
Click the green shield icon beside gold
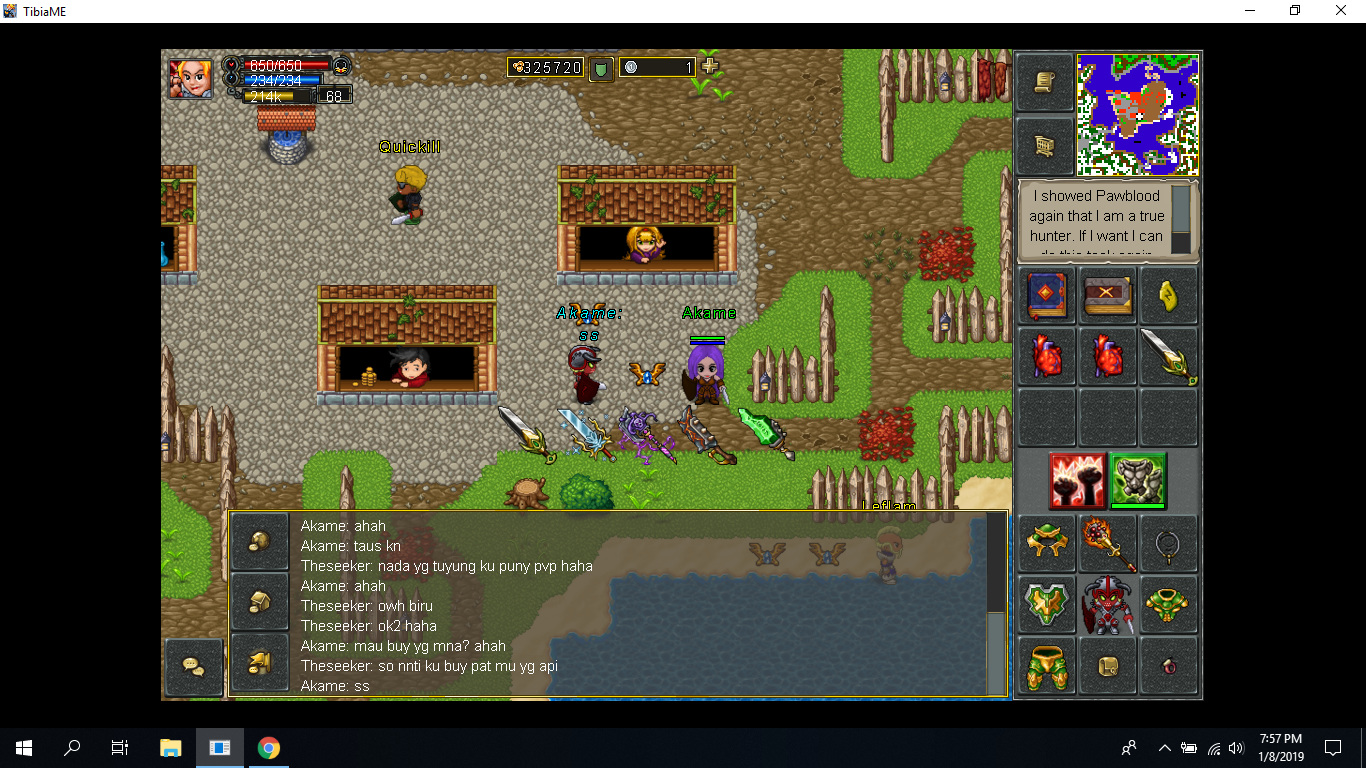[601, 68]
